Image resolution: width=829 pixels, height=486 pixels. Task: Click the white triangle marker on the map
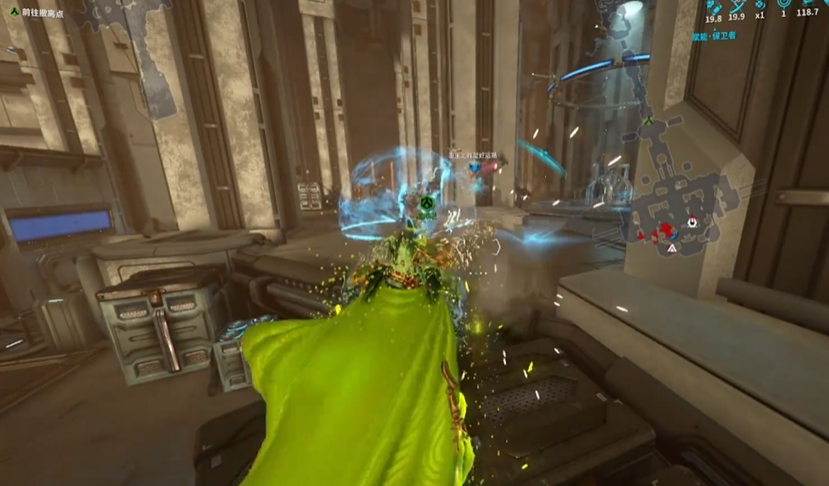(673, 244)
